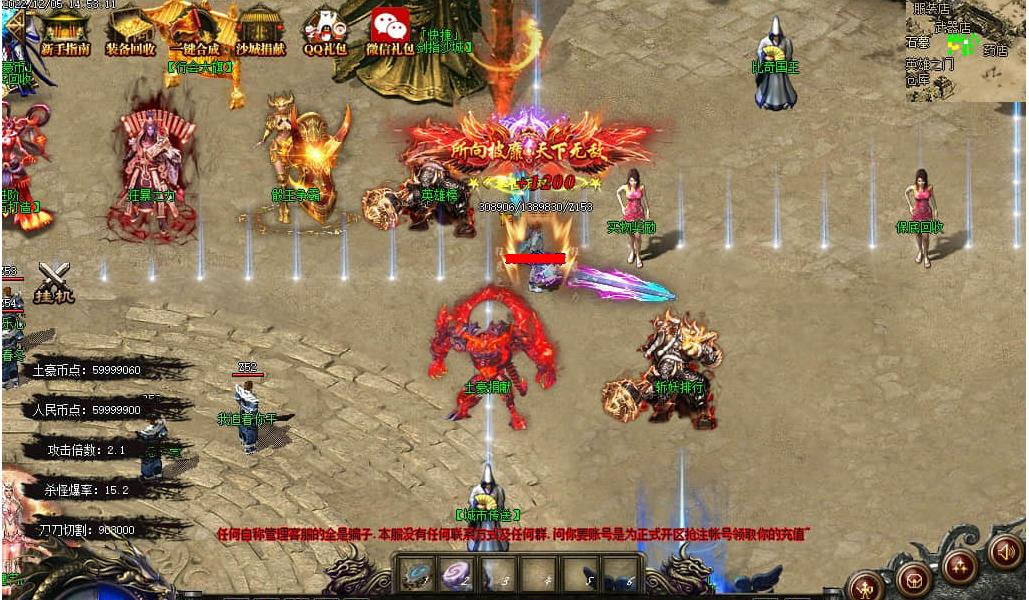1029x600 pixels.
Task: Use the item in hotbar slot 1
Action: click(415, 574)
